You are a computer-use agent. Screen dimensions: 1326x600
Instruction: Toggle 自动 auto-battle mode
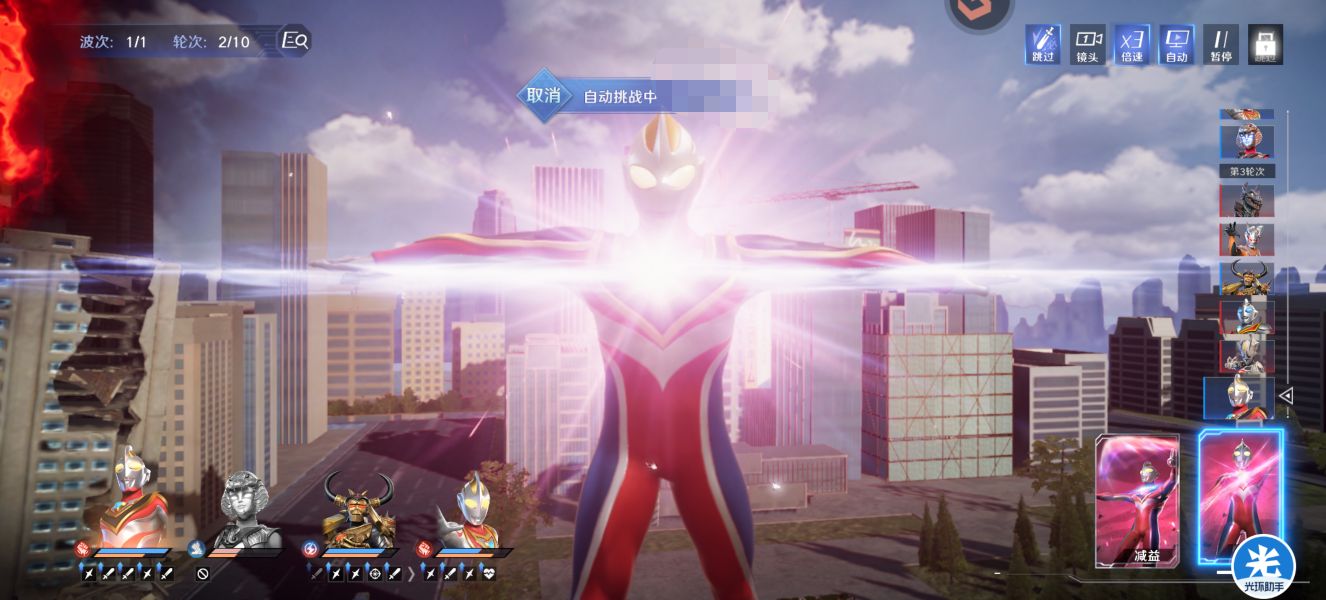pos(1176,44)
